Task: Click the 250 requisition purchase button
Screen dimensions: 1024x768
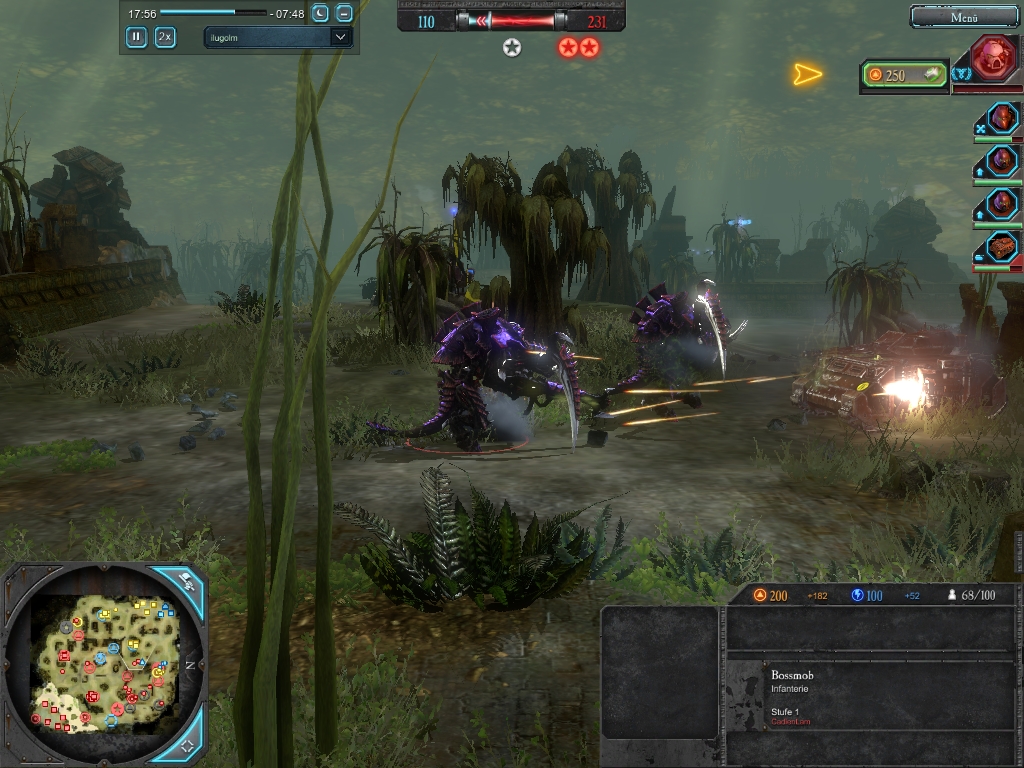Action: (905, 75)
